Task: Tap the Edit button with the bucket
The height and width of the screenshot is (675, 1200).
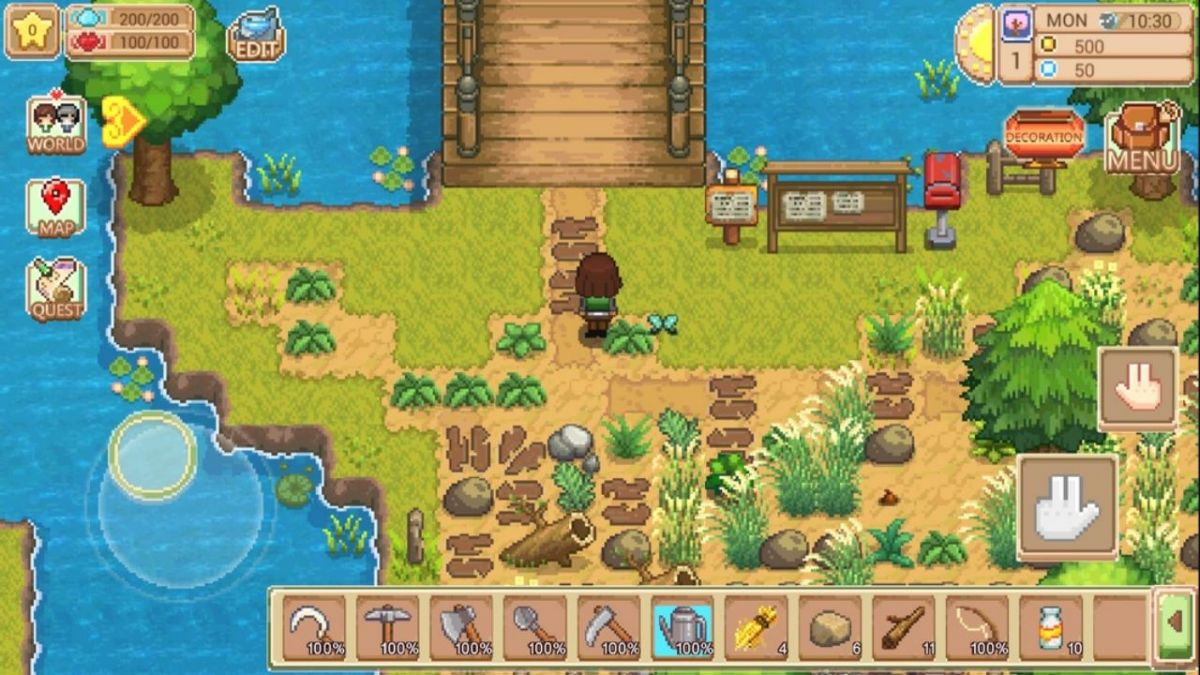Action: [x=257, y=36]
